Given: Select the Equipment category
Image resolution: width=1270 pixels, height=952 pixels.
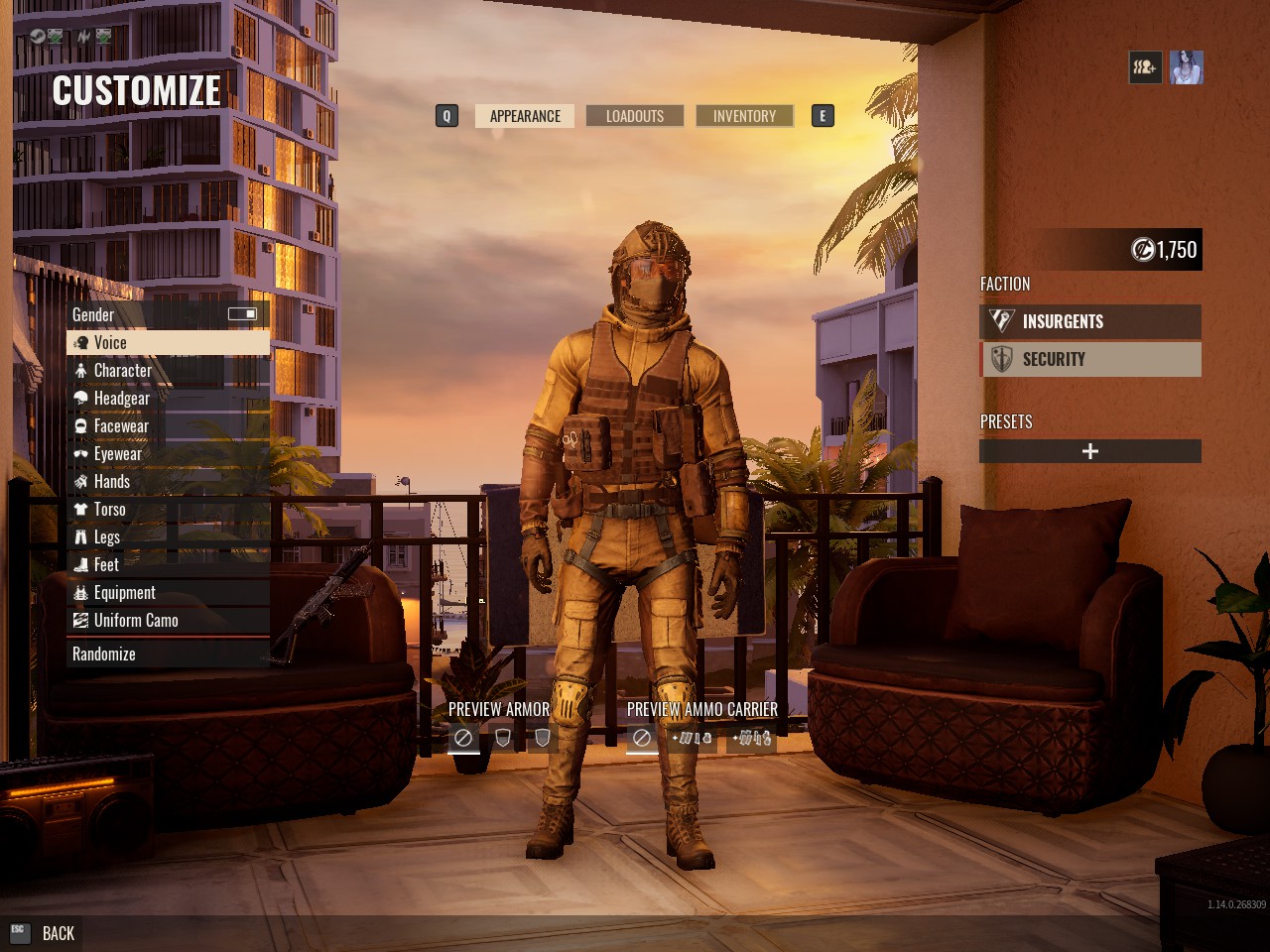Looking at the screenshot, I should (123, 592).
